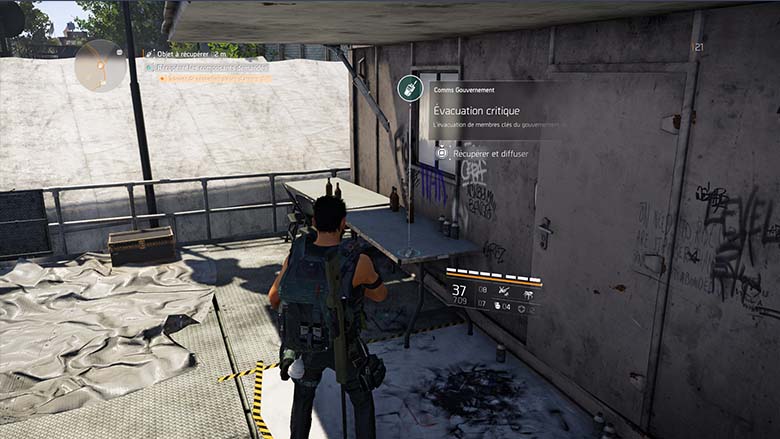This screenshot has width=780, height=439.
Task: Open the circular minimap
Action: pos(100,65)
